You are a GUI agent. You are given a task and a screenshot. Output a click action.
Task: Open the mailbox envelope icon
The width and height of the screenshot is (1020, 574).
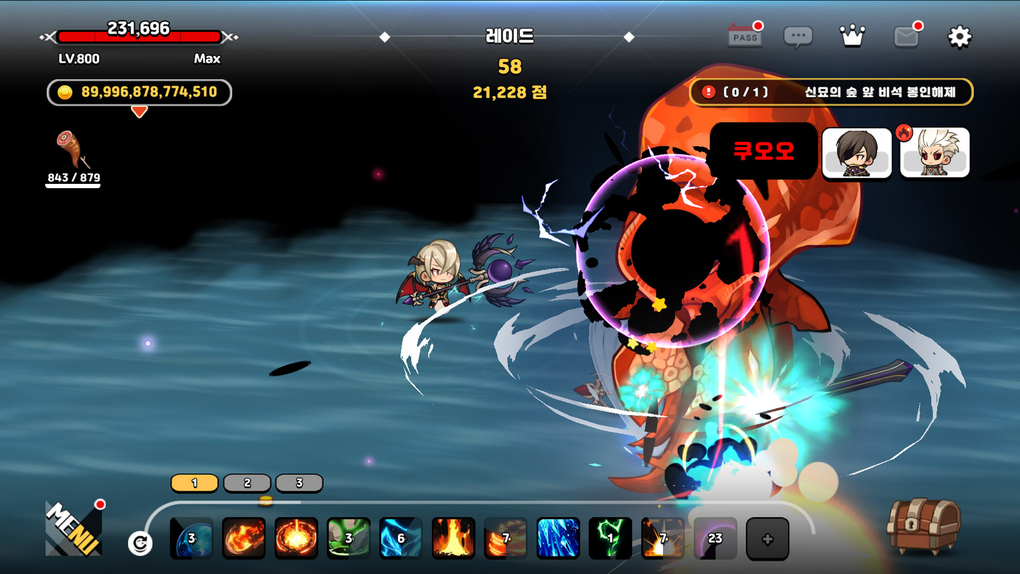906,37
